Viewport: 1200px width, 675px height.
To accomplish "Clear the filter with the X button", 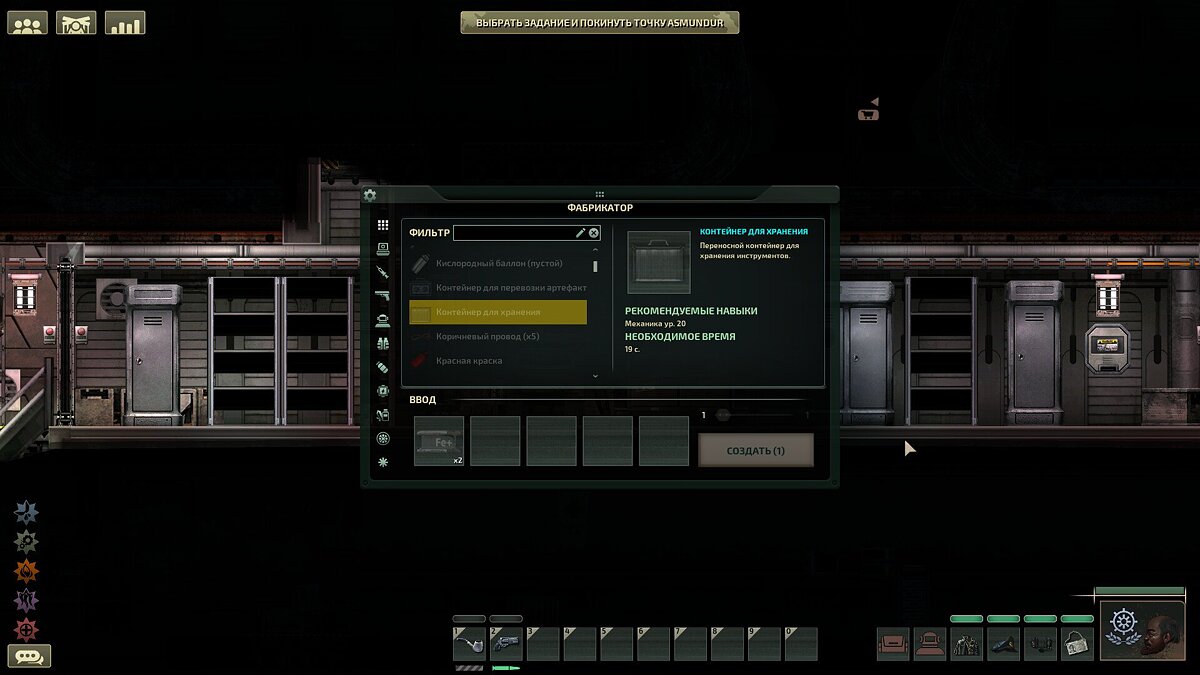I will pos(594,233).
